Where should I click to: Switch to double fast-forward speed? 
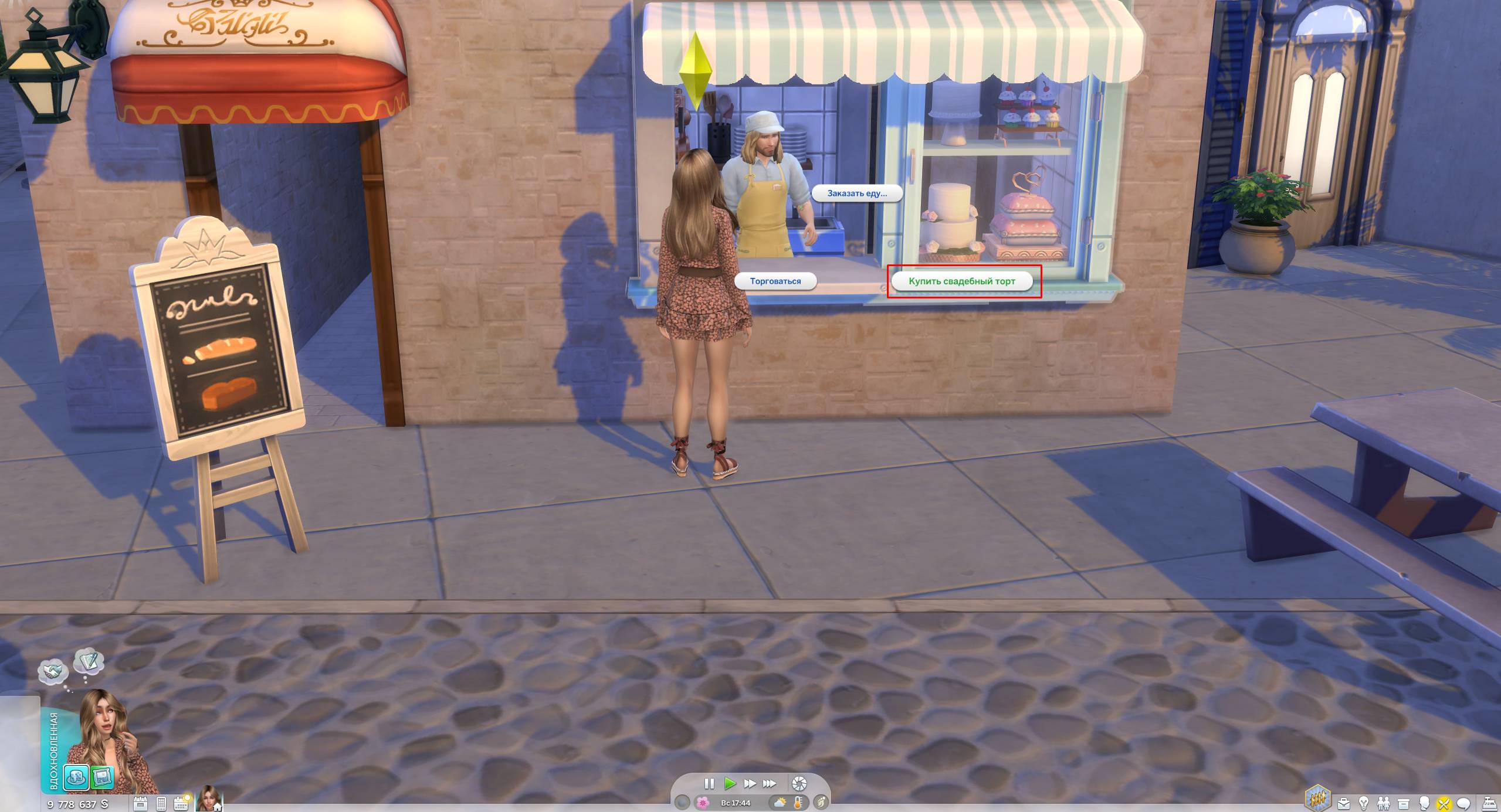click(x=750, y=783)
